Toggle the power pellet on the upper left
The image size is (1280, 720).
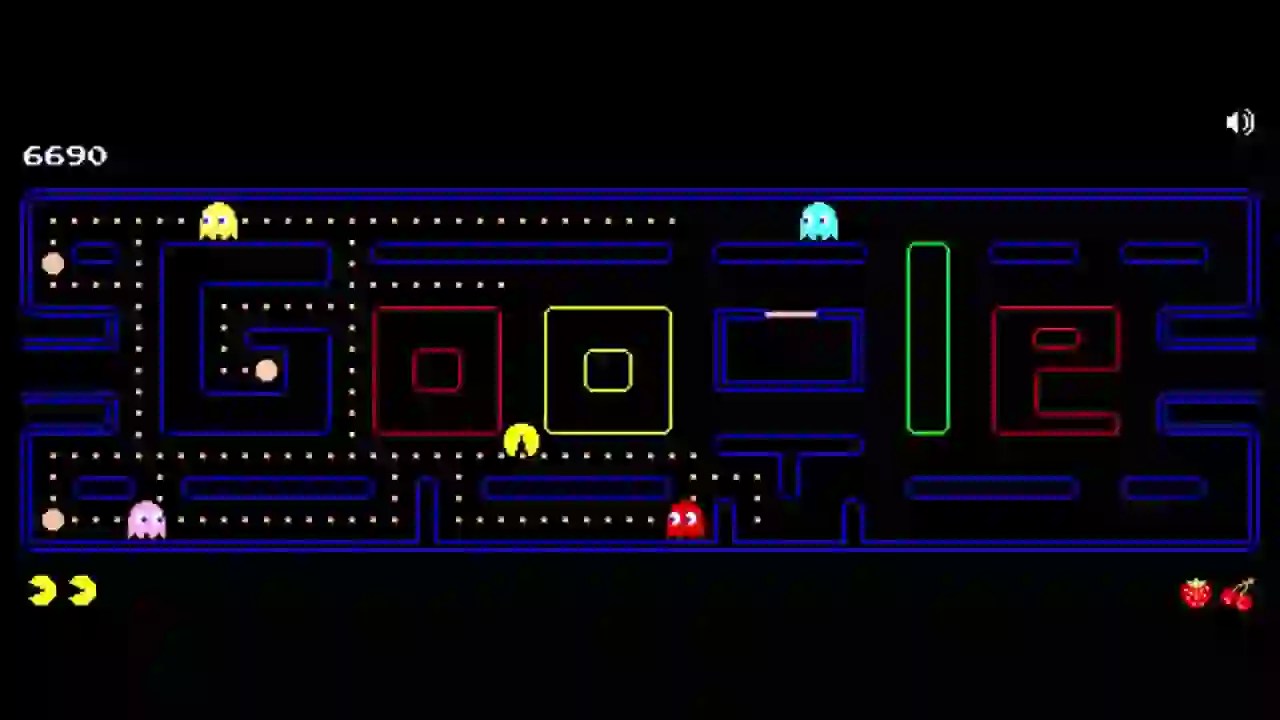[x=54, y=263]
